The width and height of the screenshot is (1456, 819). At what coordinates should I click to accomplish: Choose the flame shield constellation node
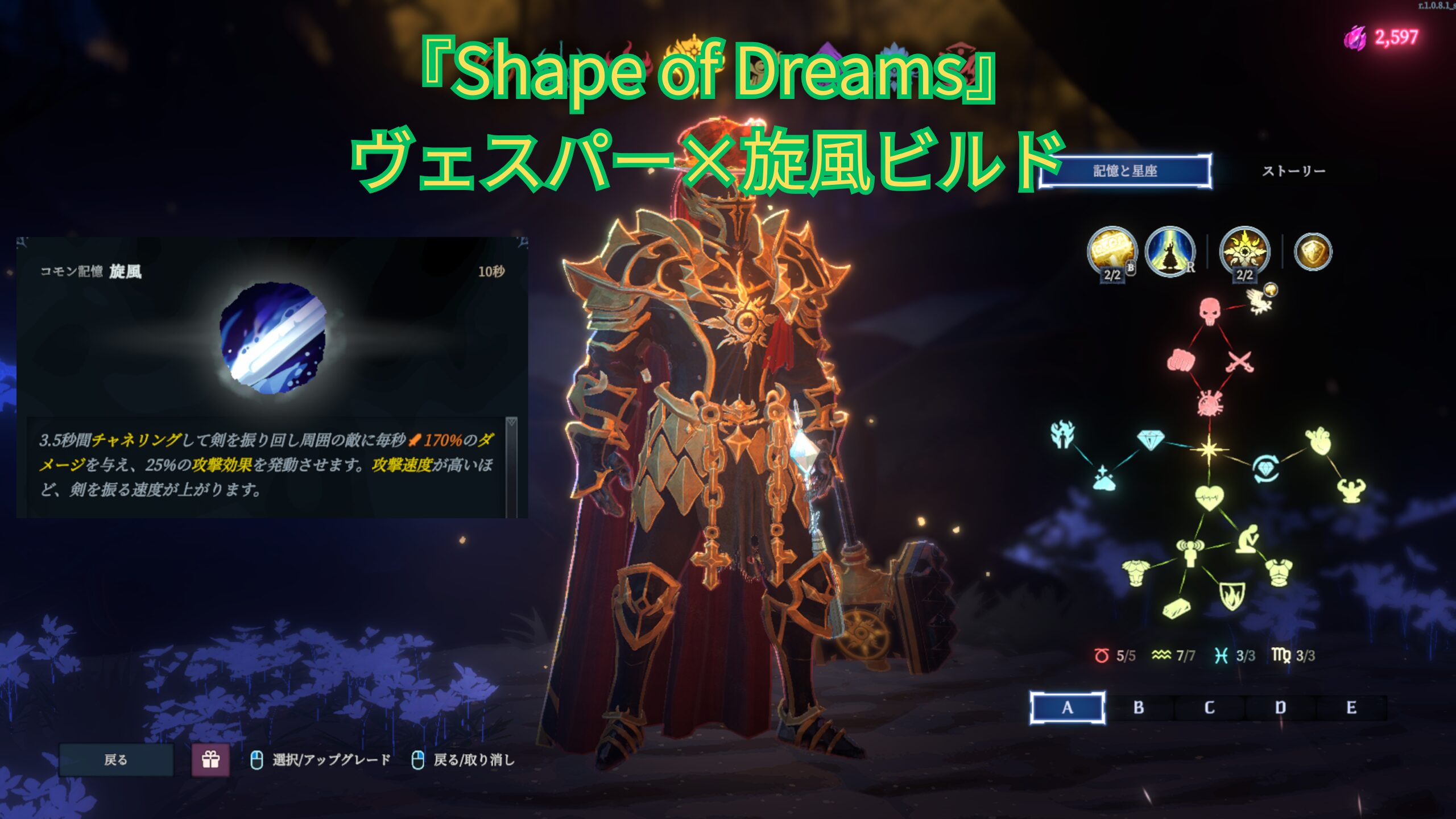(1232, 596)
